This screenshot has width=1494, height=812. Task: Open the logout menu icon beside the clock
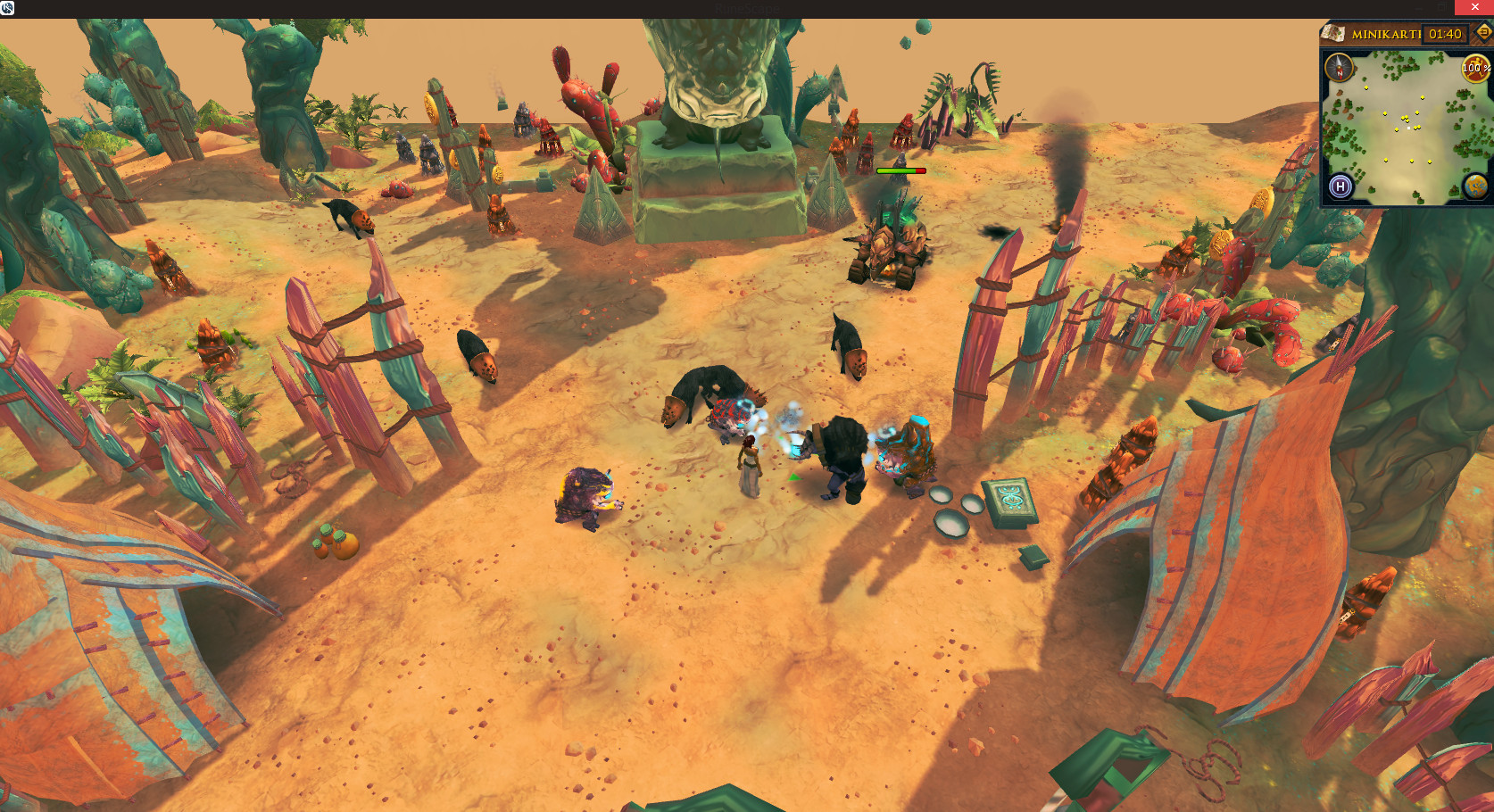1483,33
